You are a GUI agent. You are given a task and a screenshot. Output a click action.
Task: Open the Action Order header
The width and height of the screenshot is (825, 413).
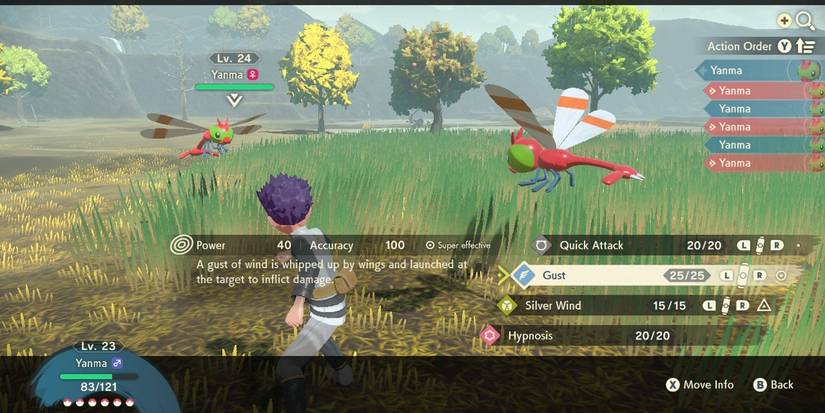pos(740,46)
